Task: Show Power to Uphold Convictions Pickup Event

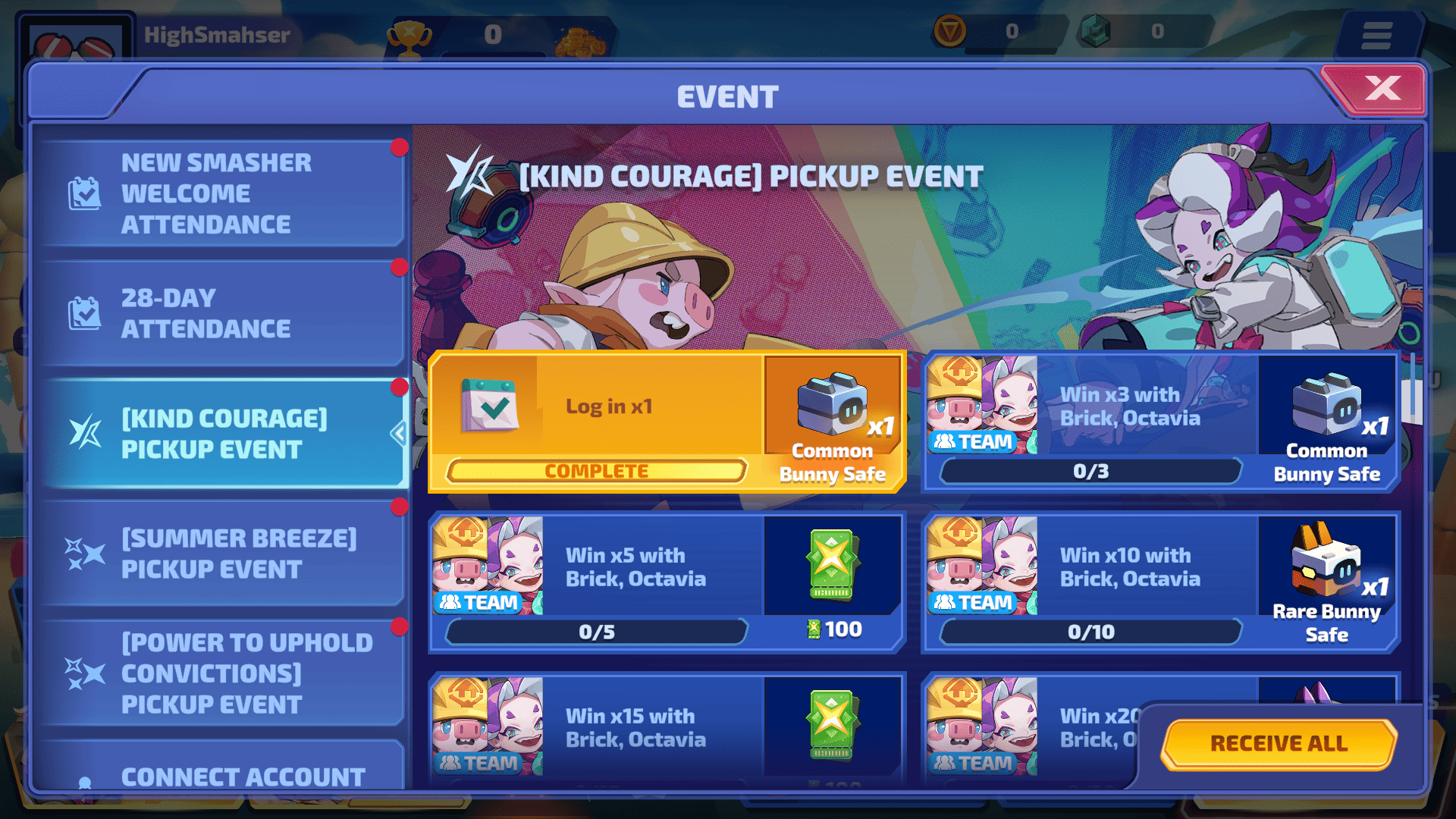Action: pos(220,673)
